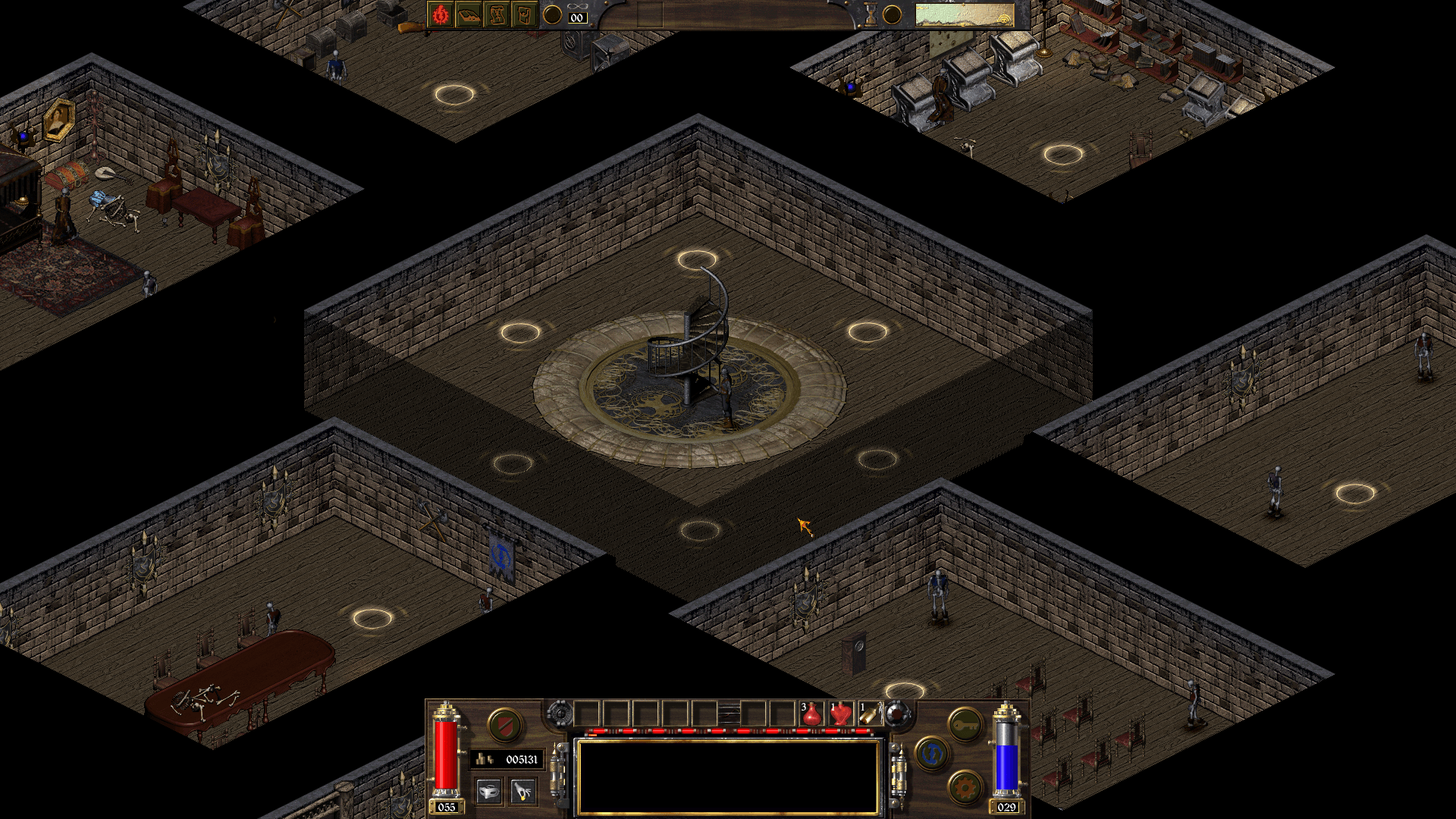This screenshot has width=1456, height=819.
Task: Toggle the red shield combat mode button
Action: click(x=504, y=725)
